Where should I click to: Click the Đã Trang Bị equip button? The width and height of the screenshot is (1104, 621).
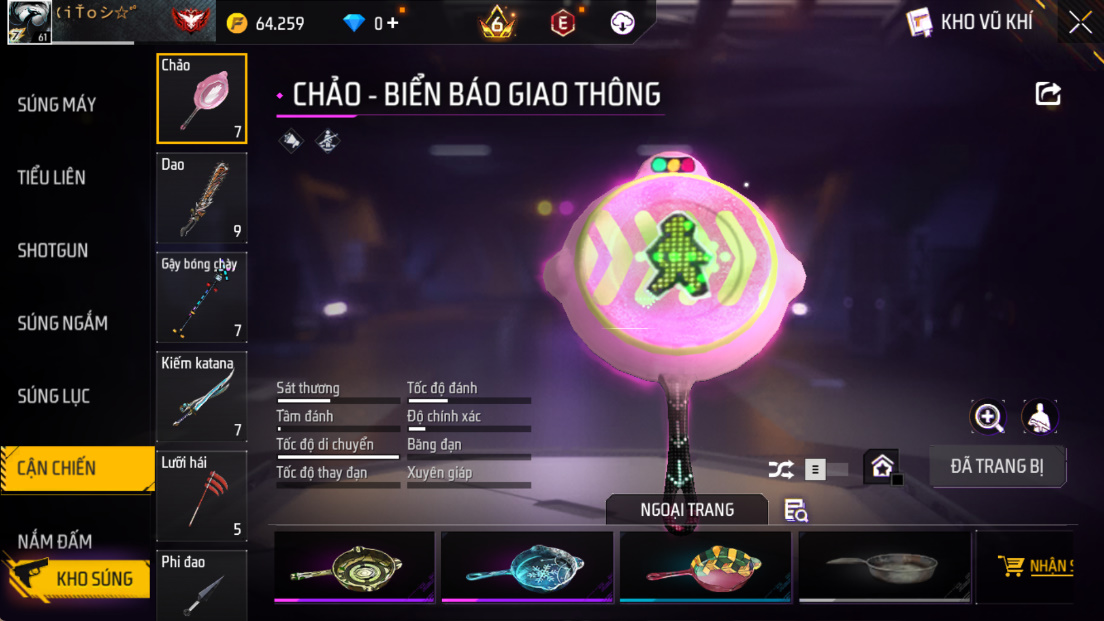(x=997, y=466)
